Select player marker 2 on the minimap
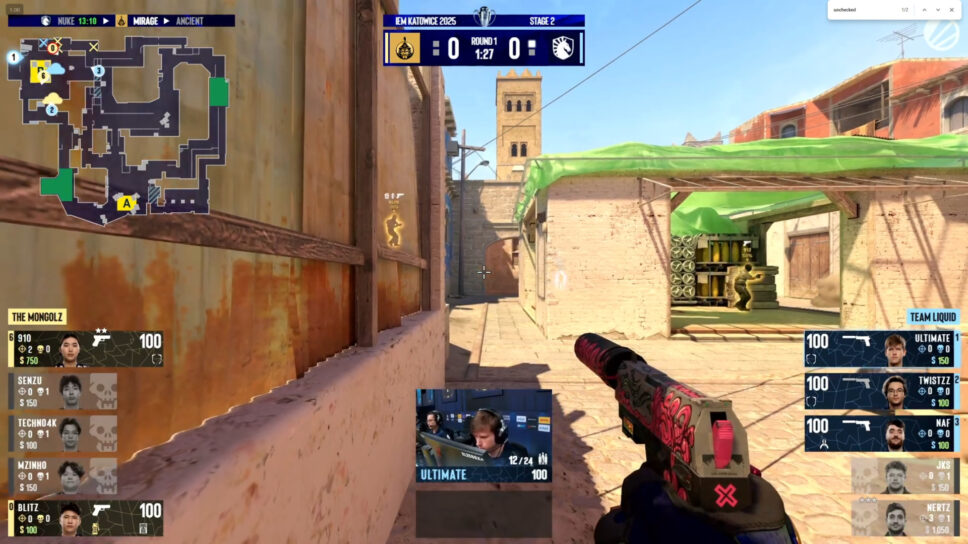968x544 pixels. click(52, 110)
